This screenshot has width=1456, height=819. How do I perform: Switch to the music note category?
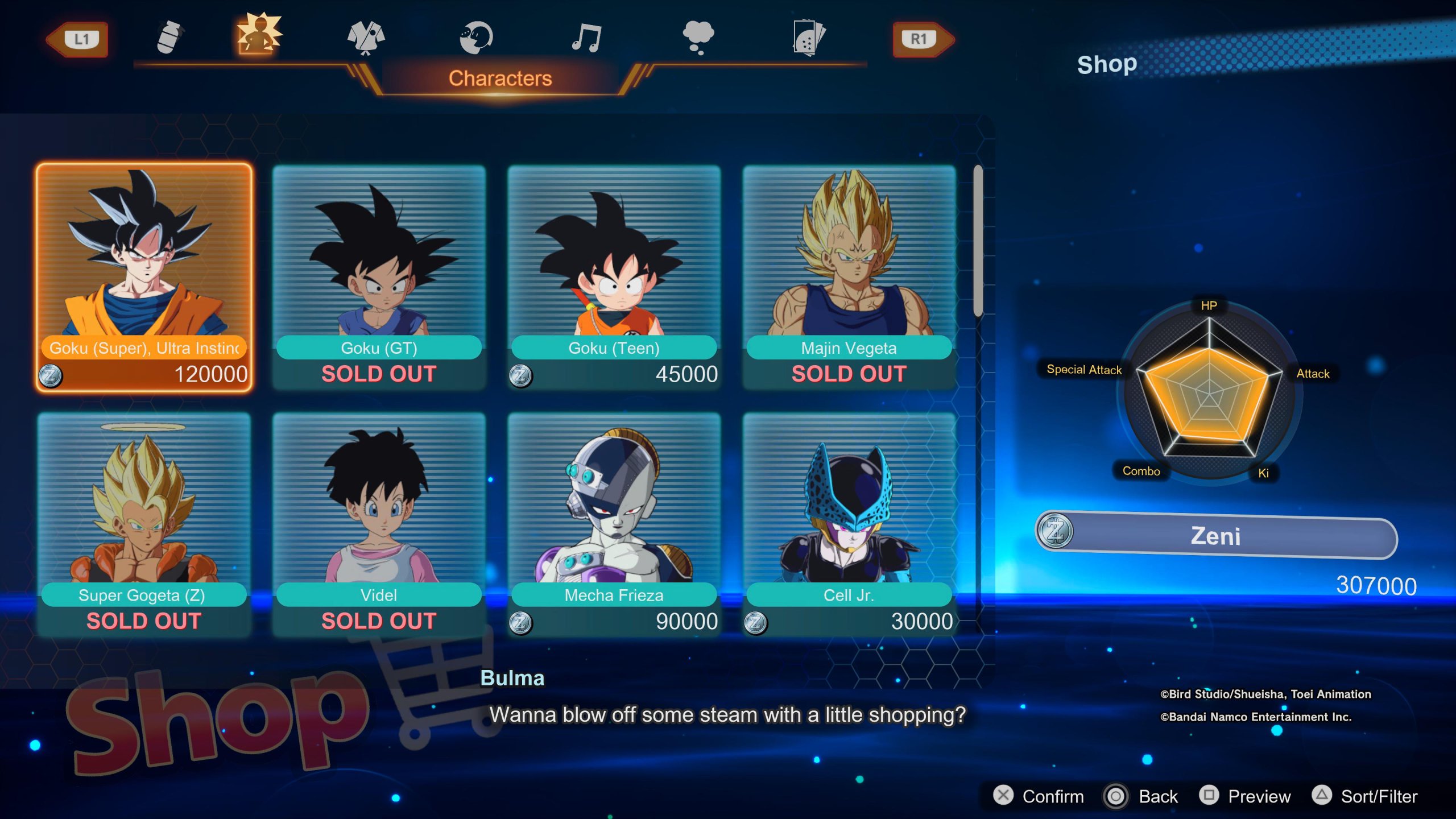[x=586, y=38]
